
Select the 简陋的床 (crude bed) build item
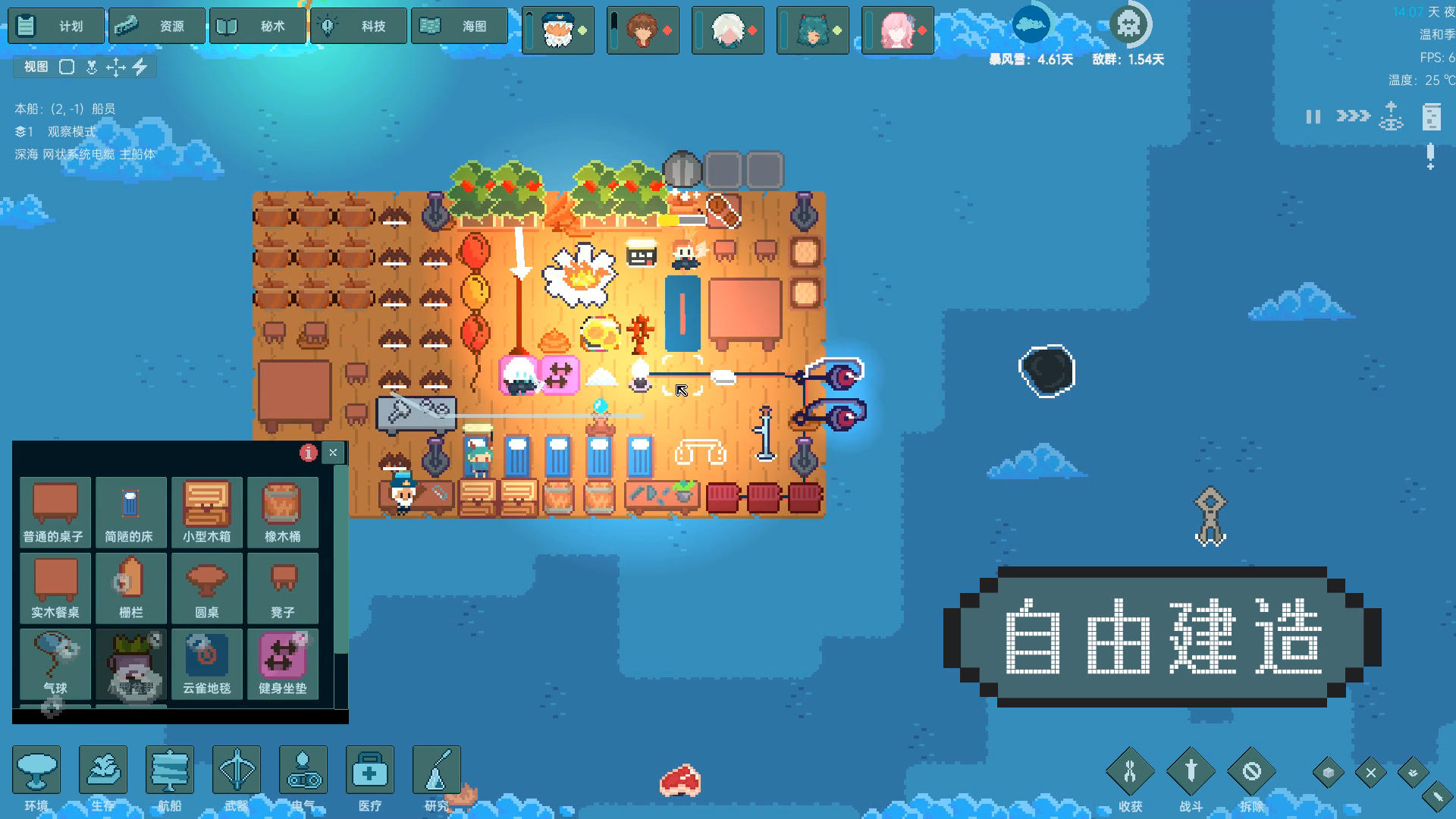(130, 512)
